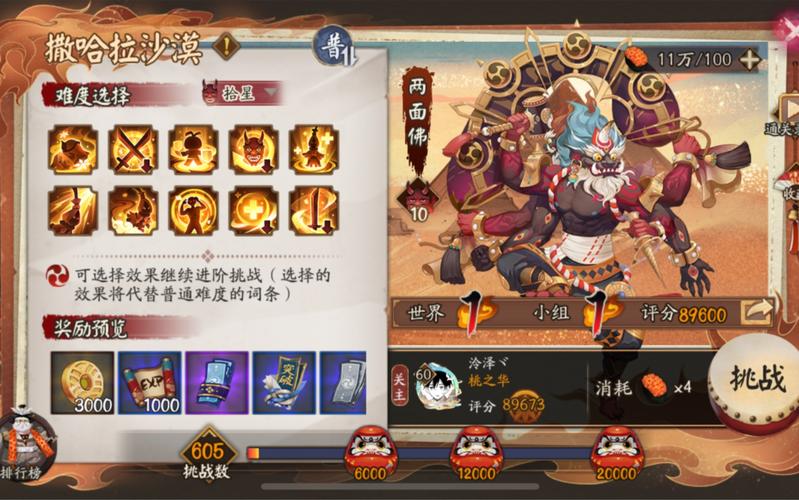799x500 pixels.
Task: Select the single sword with down arrow effect
Action: pos(312,208)
